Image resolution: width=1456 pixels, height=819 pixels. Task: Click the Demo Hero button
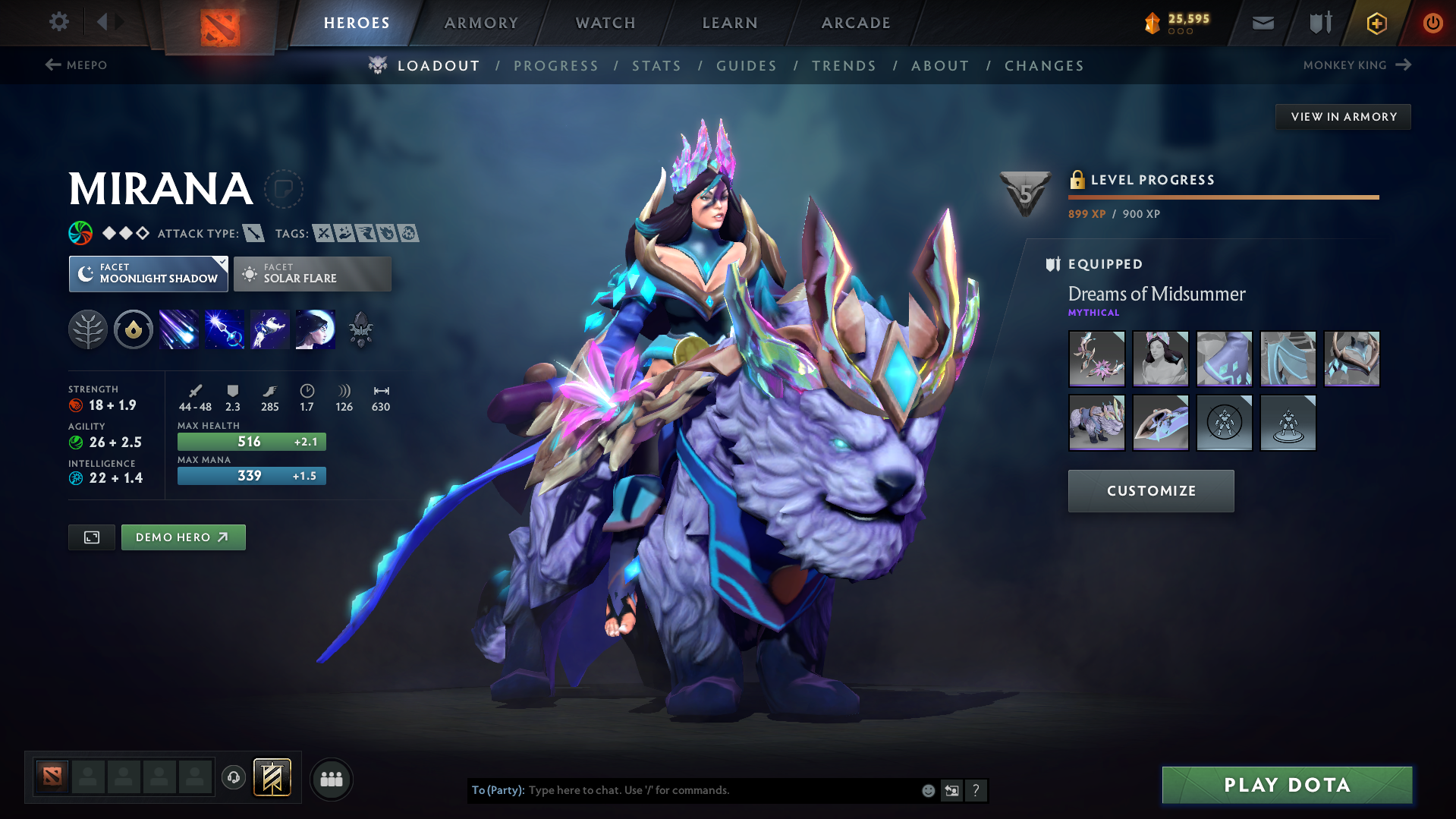pyautogui.click(x=183, y=537)
